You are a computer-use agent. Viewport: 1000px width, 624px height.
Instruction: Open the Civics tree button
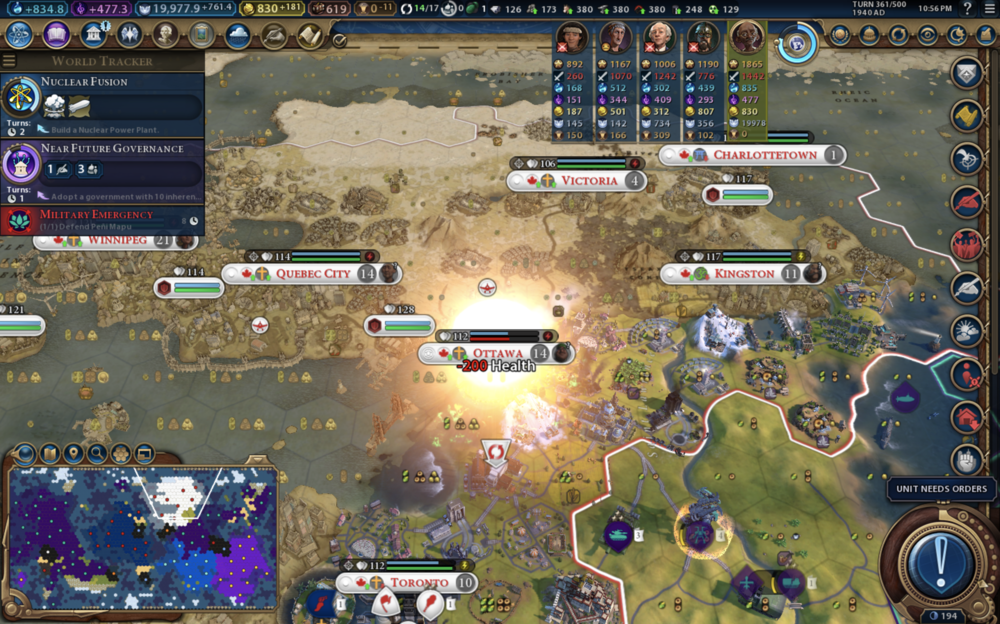pyautogui.click(x=56, y=35)
